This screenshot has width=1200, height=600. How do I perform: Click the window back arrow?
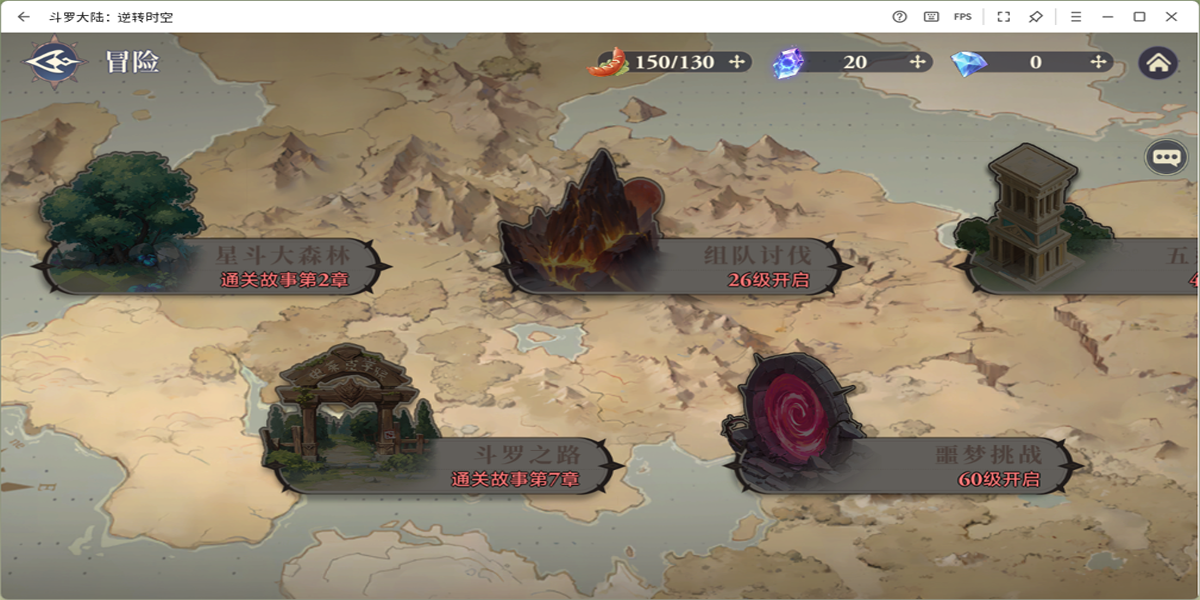(24, 17)
